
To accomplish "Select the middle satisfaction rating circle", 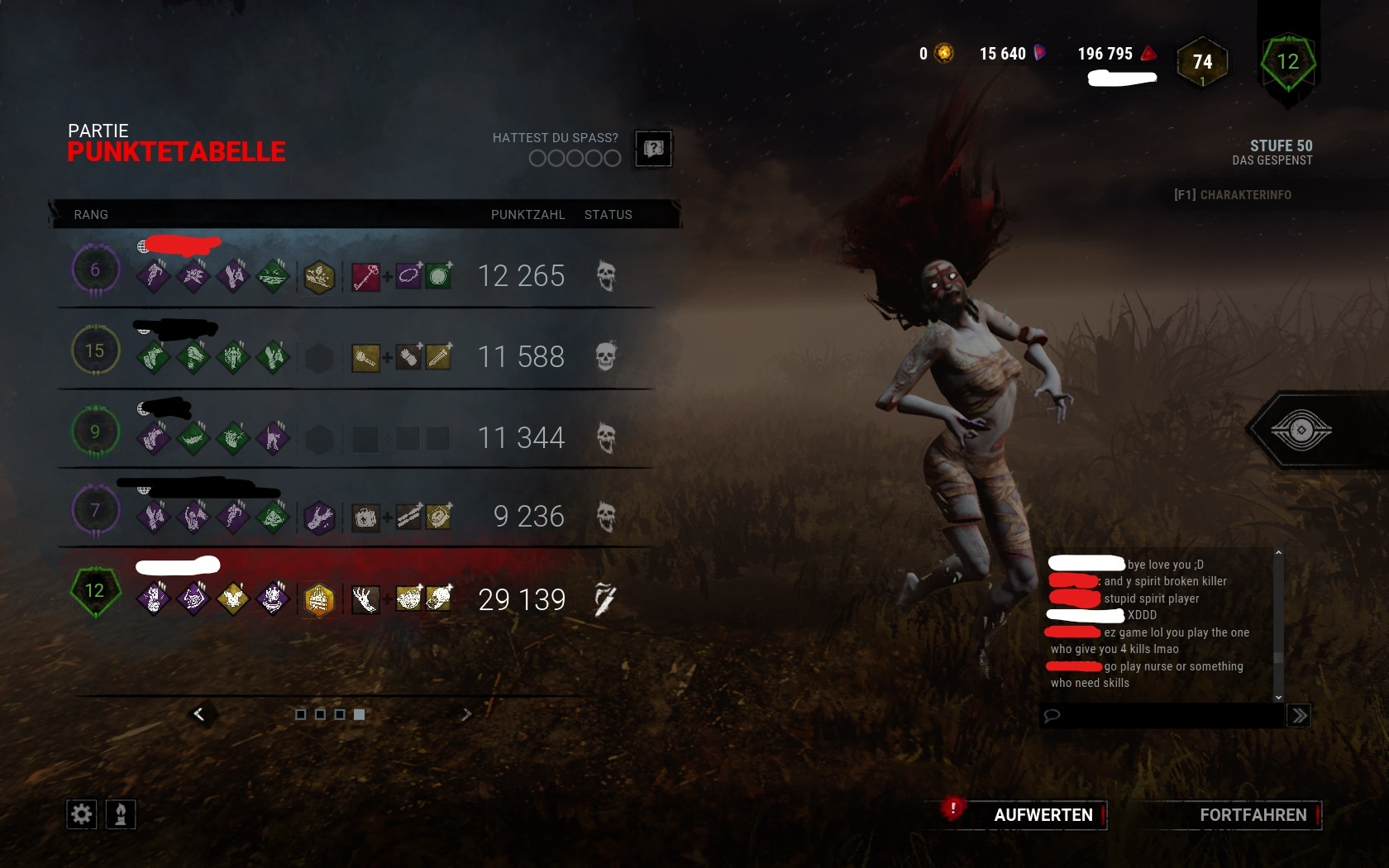I will point(573,158).
